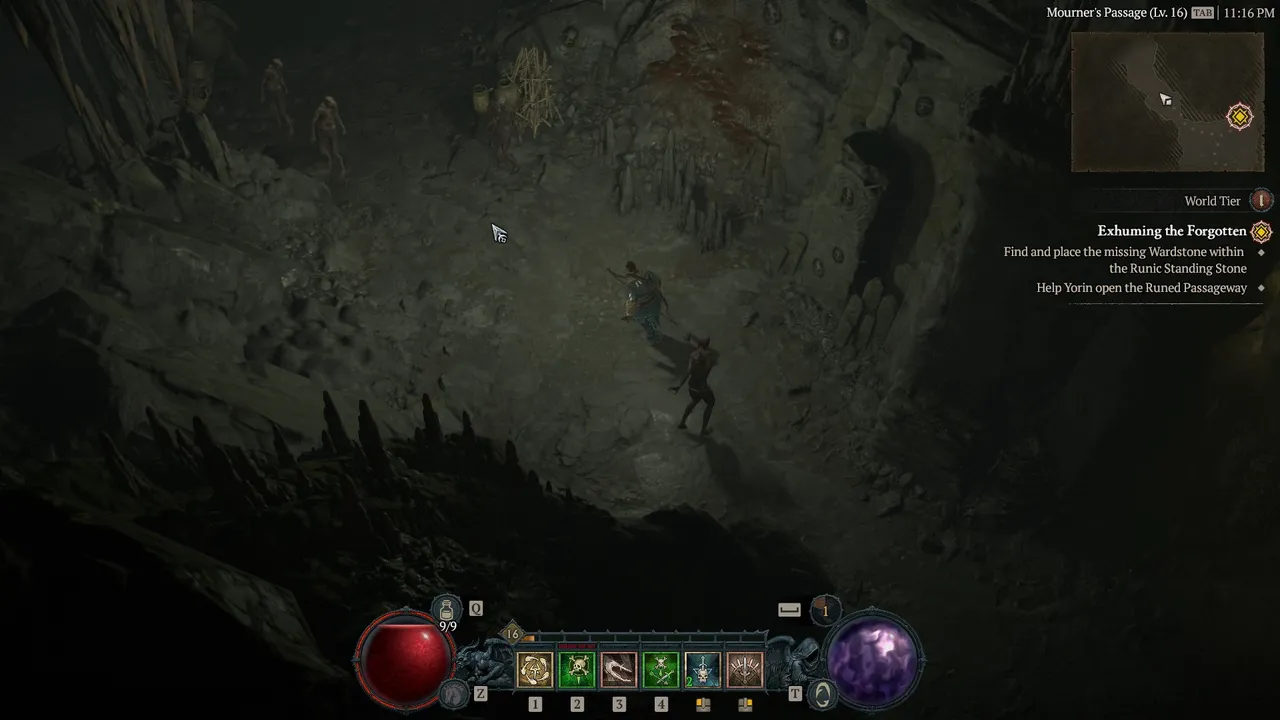Click the horse mount icon
This screenshot has width=1280, height=720.
(x=456, y=692)
